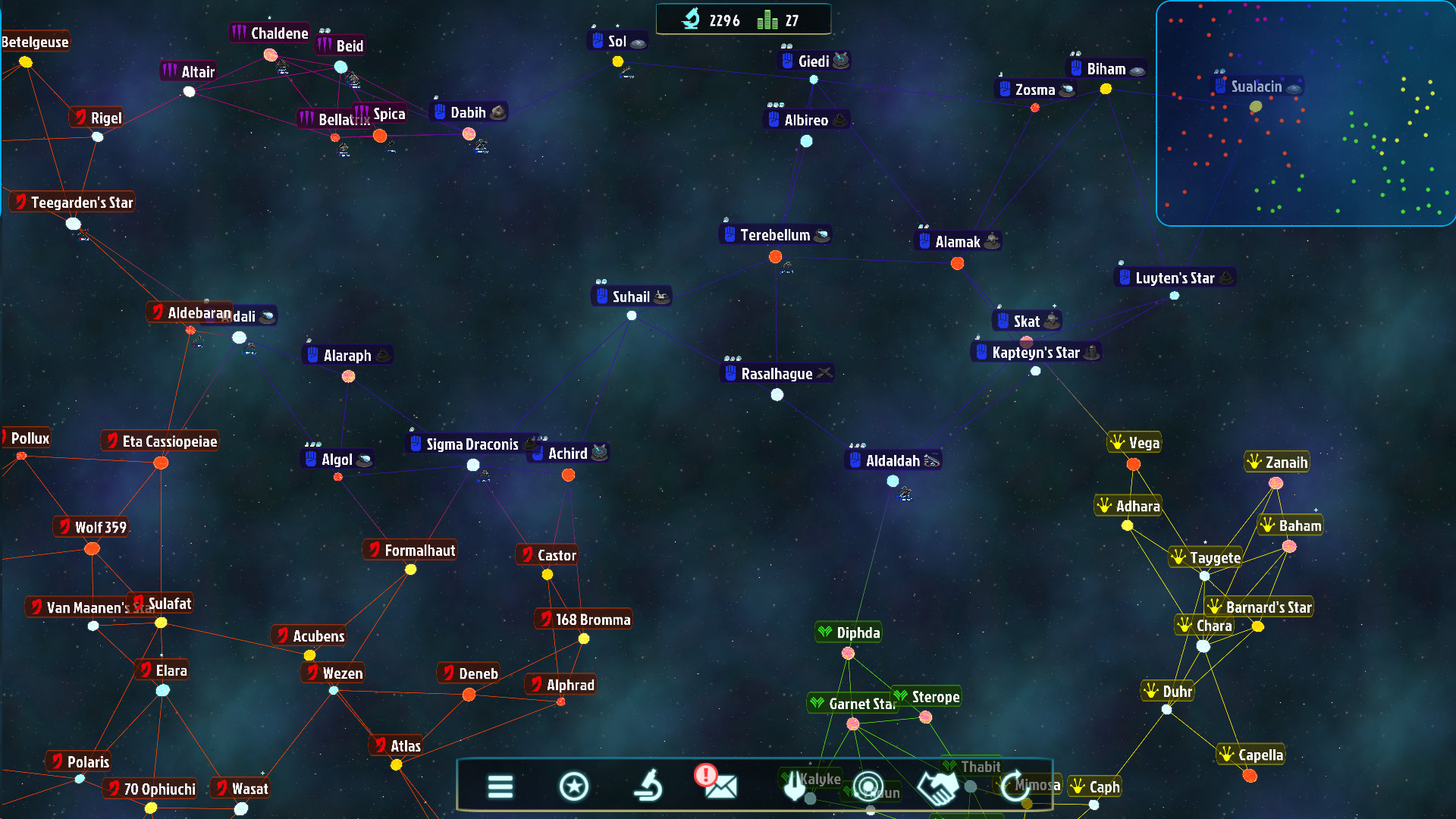
Task: Open the scanner concentric circles panel
Action: (868, 786)
